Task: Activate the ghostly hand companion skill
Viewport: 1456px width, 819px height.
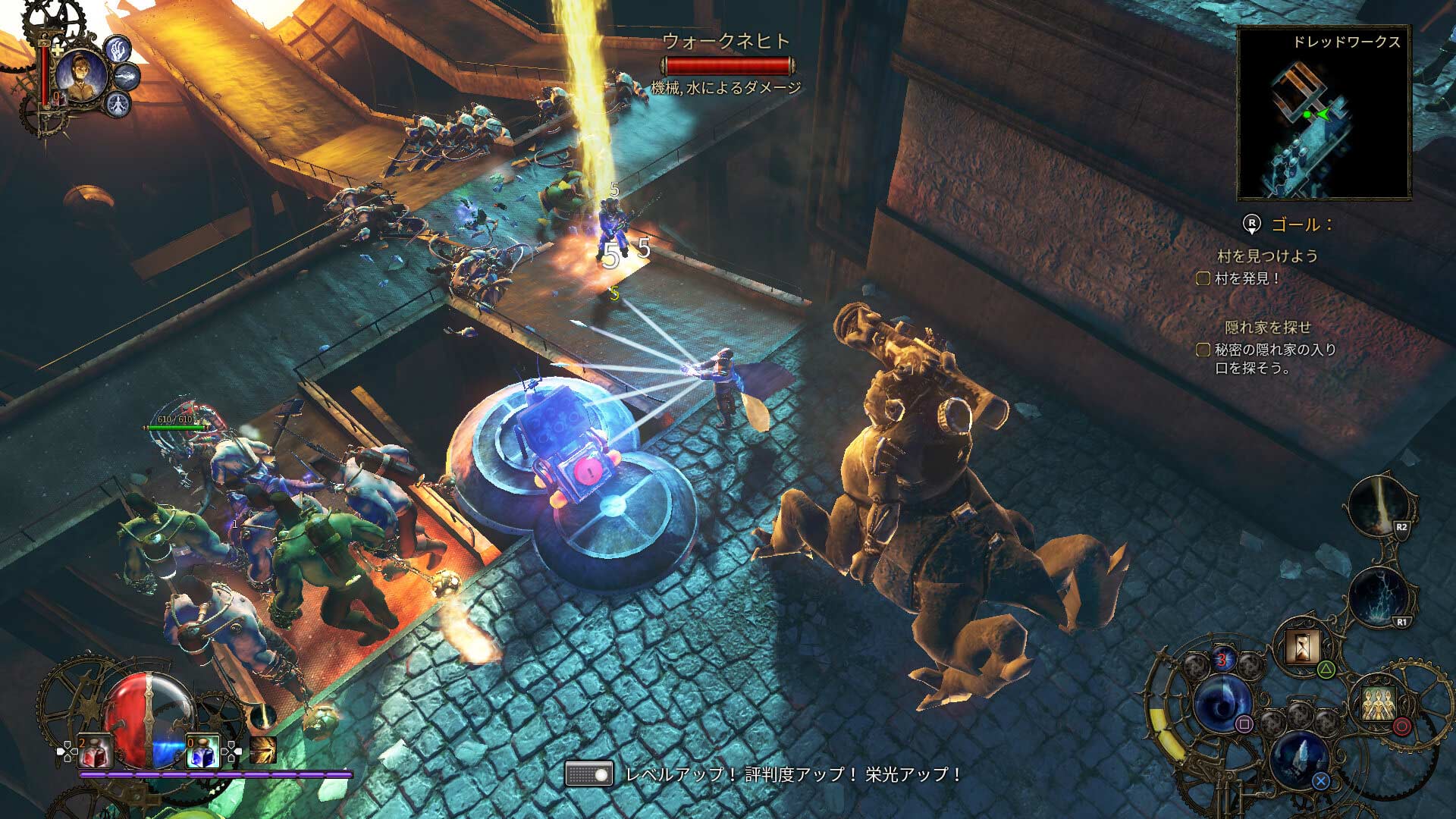Action: click(x=118, y=50)
